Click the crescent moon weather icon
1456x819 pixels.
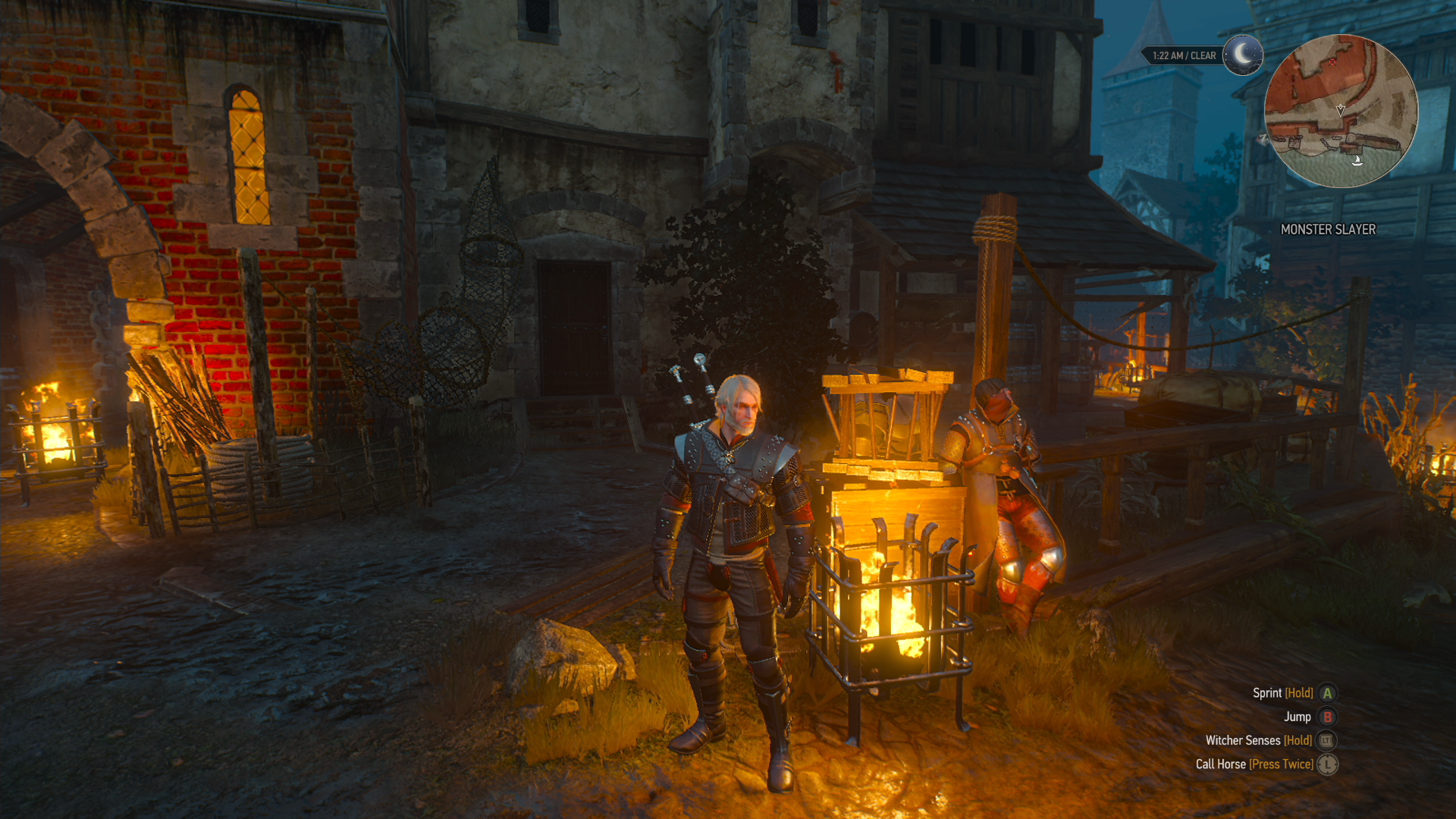1242,55
